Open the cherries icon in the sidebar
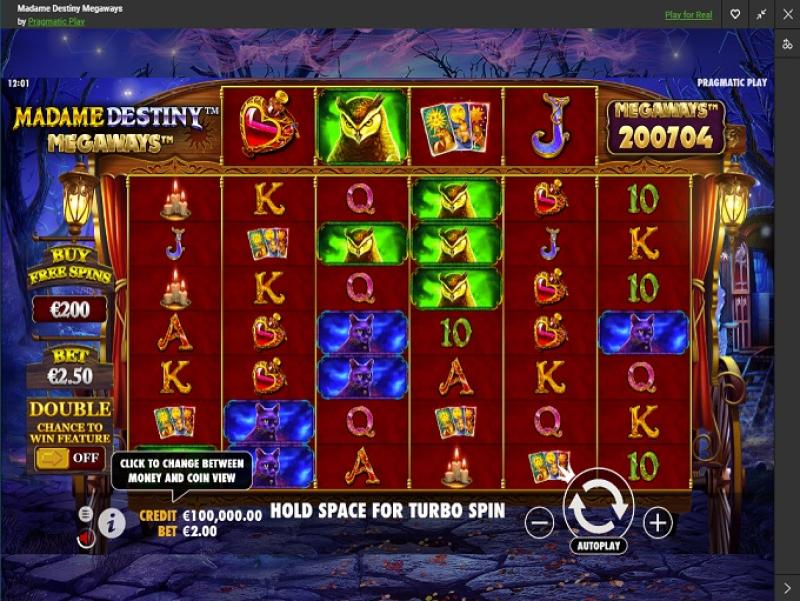 coord(787,44)
